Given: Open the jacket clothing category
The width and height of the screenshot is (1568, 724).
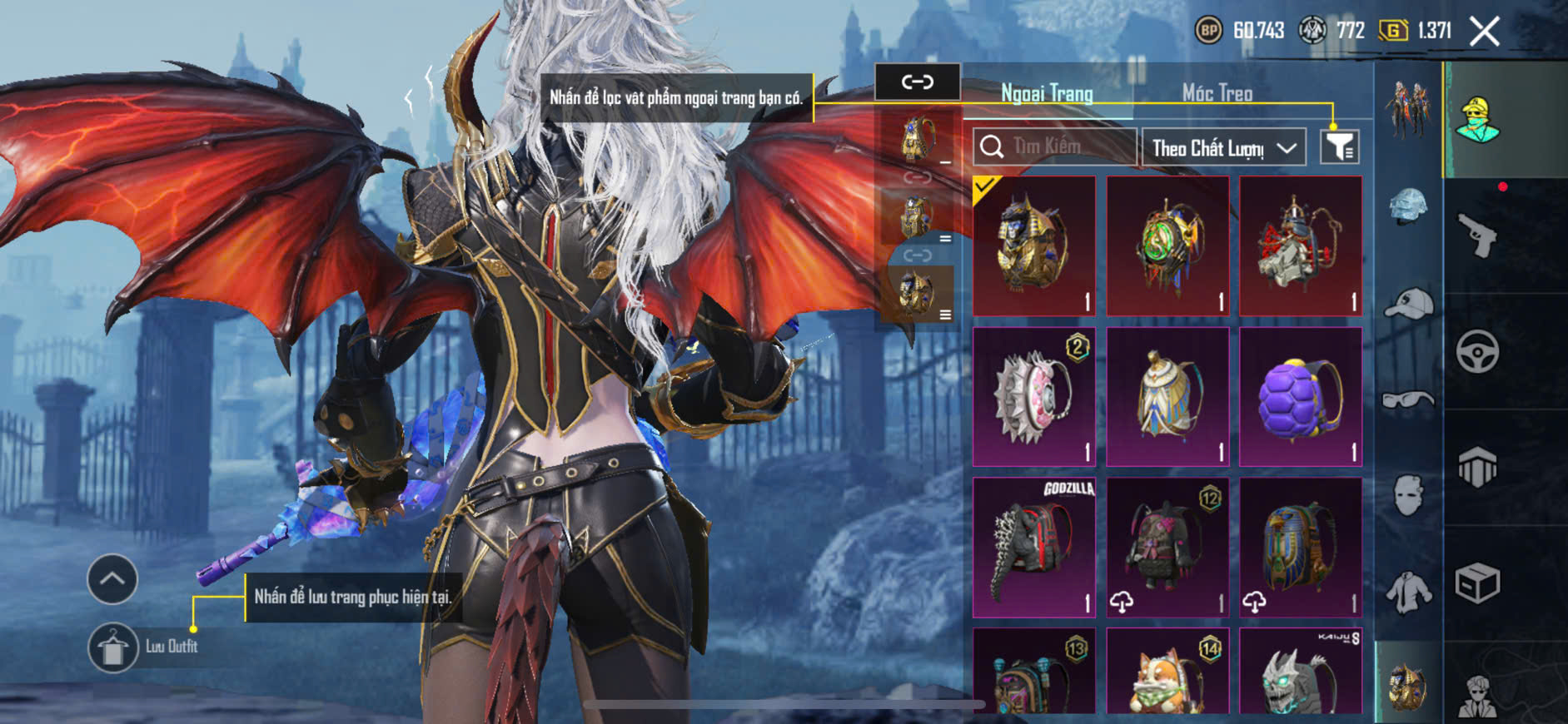Looking at the screenshot, I should pos(1408,593).
